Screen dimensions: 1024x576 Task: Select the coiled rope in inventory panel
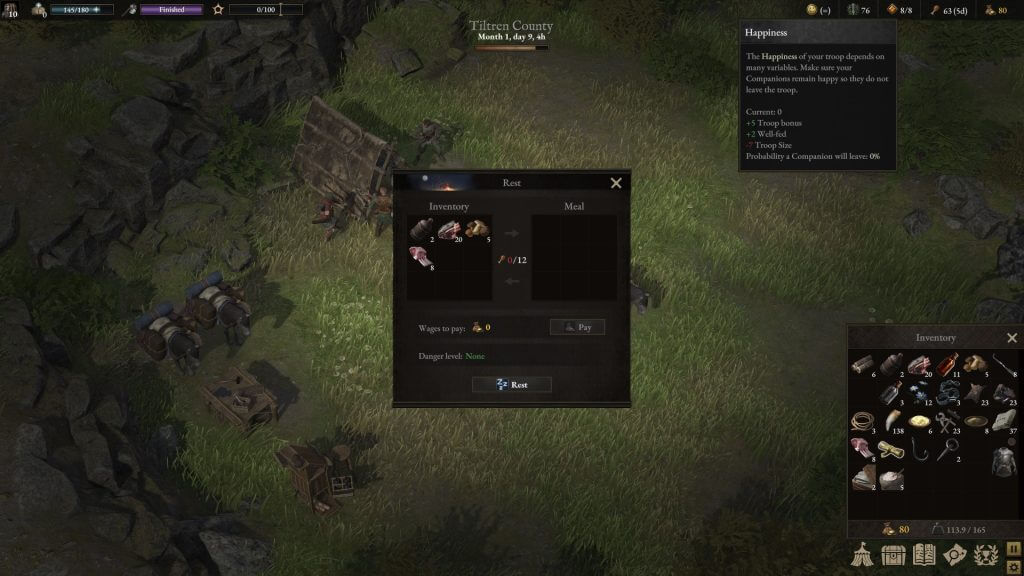(x=862, y=421)
